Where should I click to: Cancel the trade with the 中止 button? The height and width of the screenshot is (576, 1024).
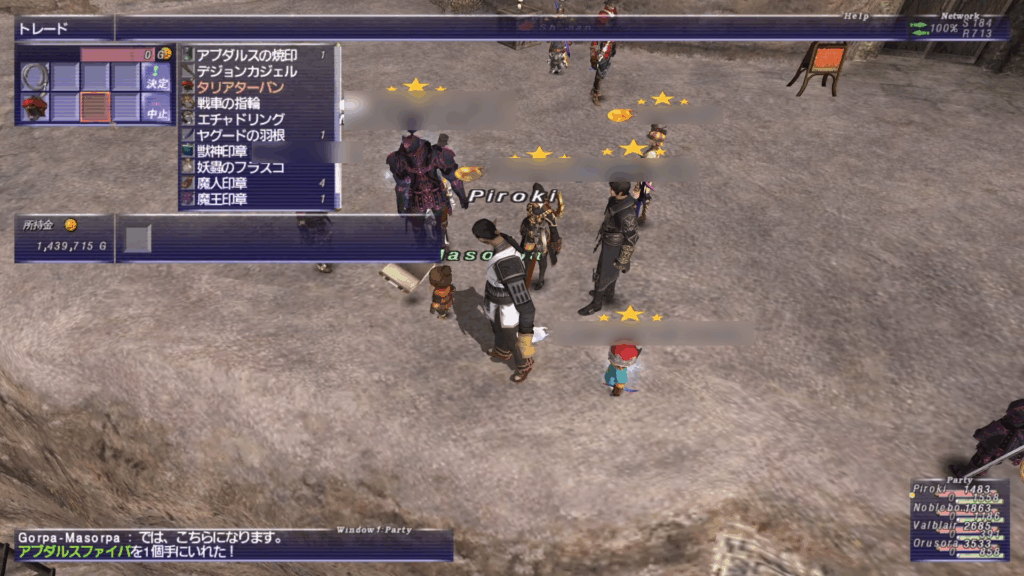point(157,110)
